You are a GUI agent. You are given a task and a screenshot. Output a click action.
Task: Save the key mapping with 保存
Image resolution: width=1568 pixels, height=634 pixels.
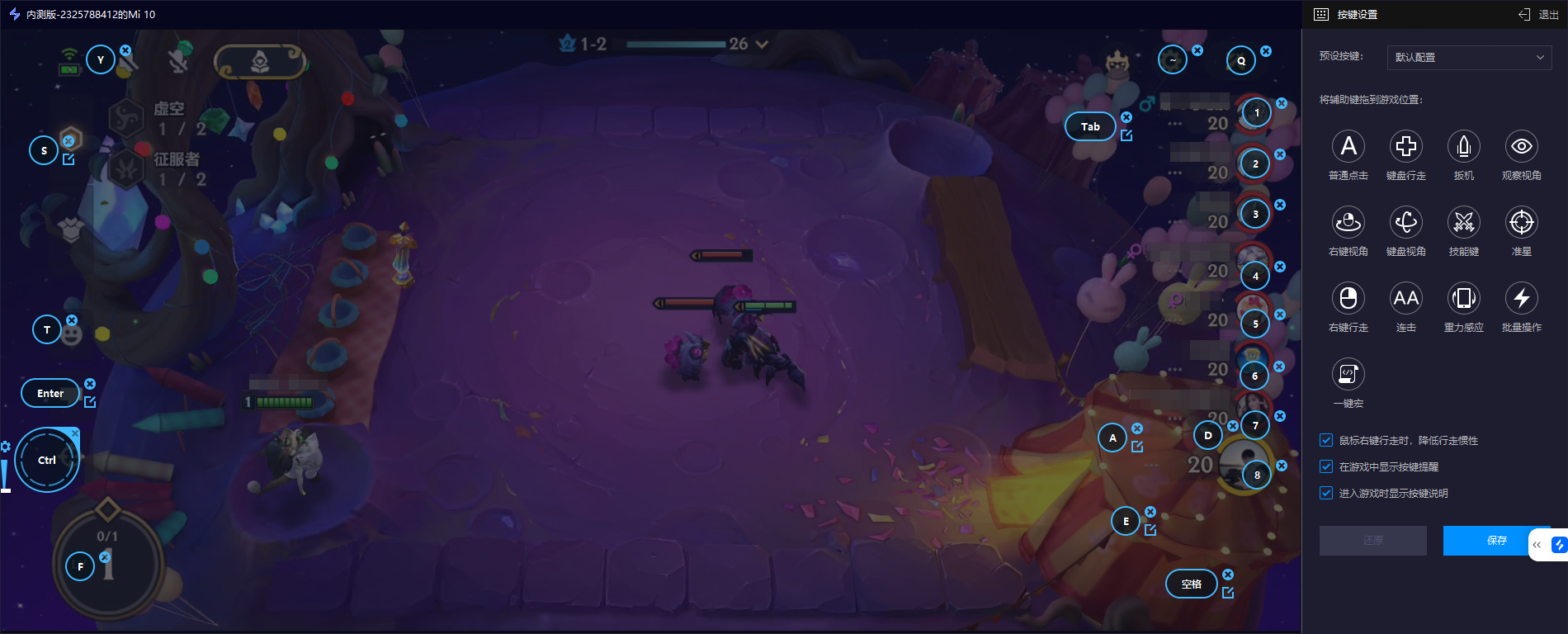coord(1495,541)
